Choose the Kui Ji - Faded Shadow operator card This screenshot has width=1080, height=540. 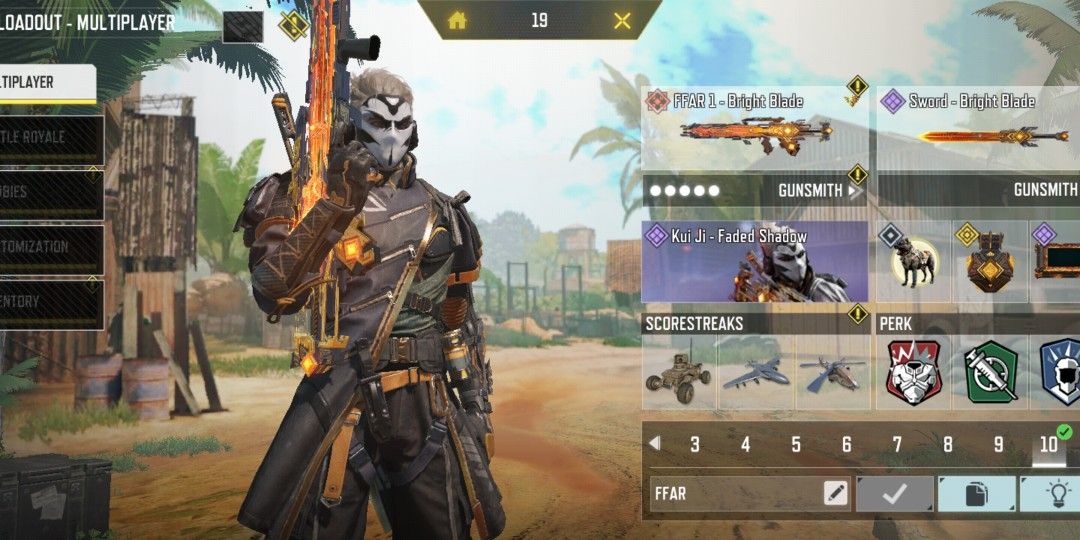[754, 262]
